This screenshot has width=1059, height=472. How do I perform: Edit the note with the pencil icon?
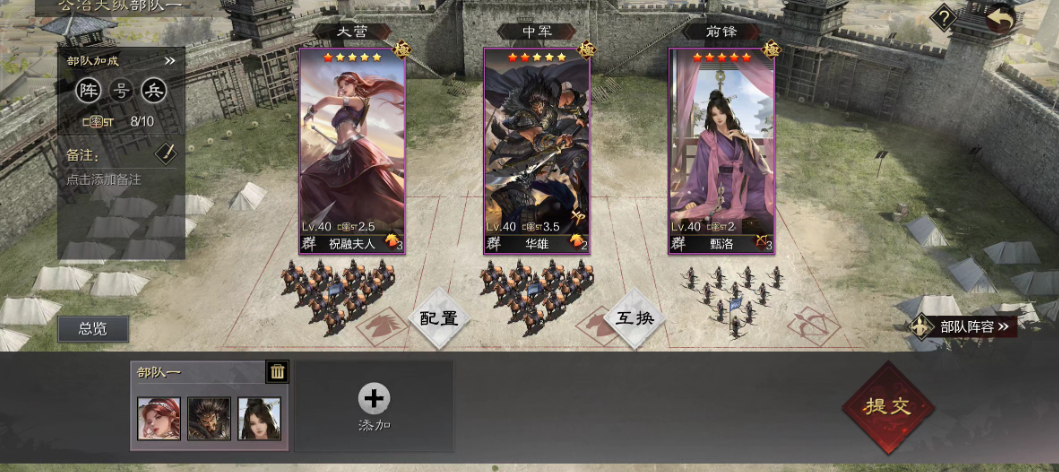coord(166,153)
